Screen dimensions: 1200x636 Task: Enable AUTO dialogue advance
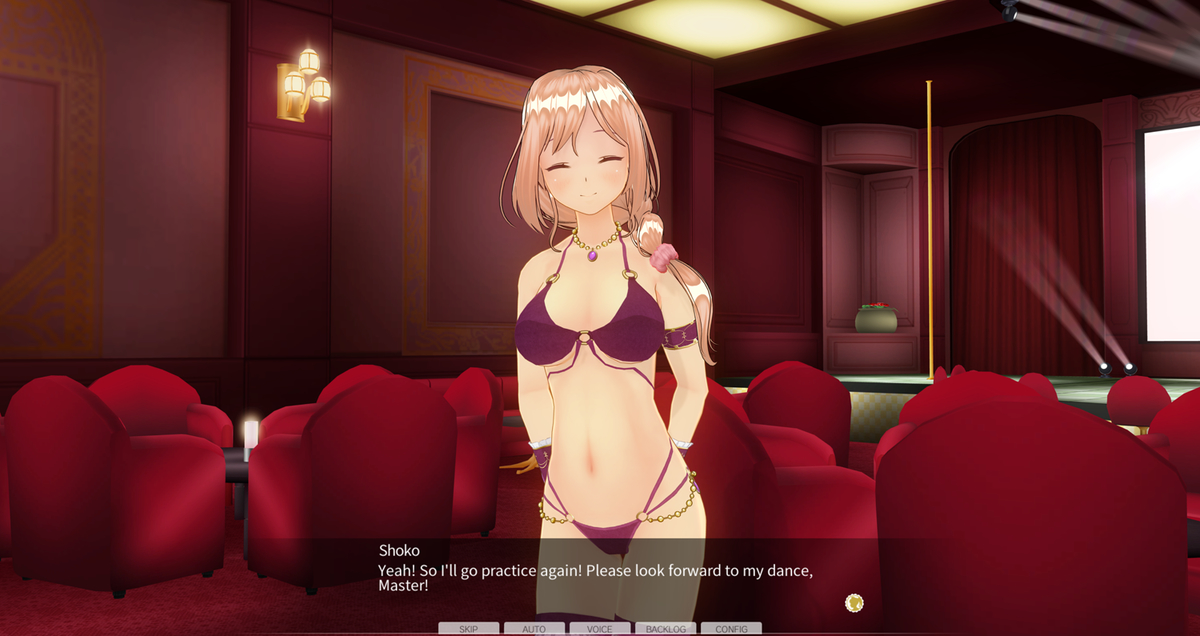tap(534, 629)
